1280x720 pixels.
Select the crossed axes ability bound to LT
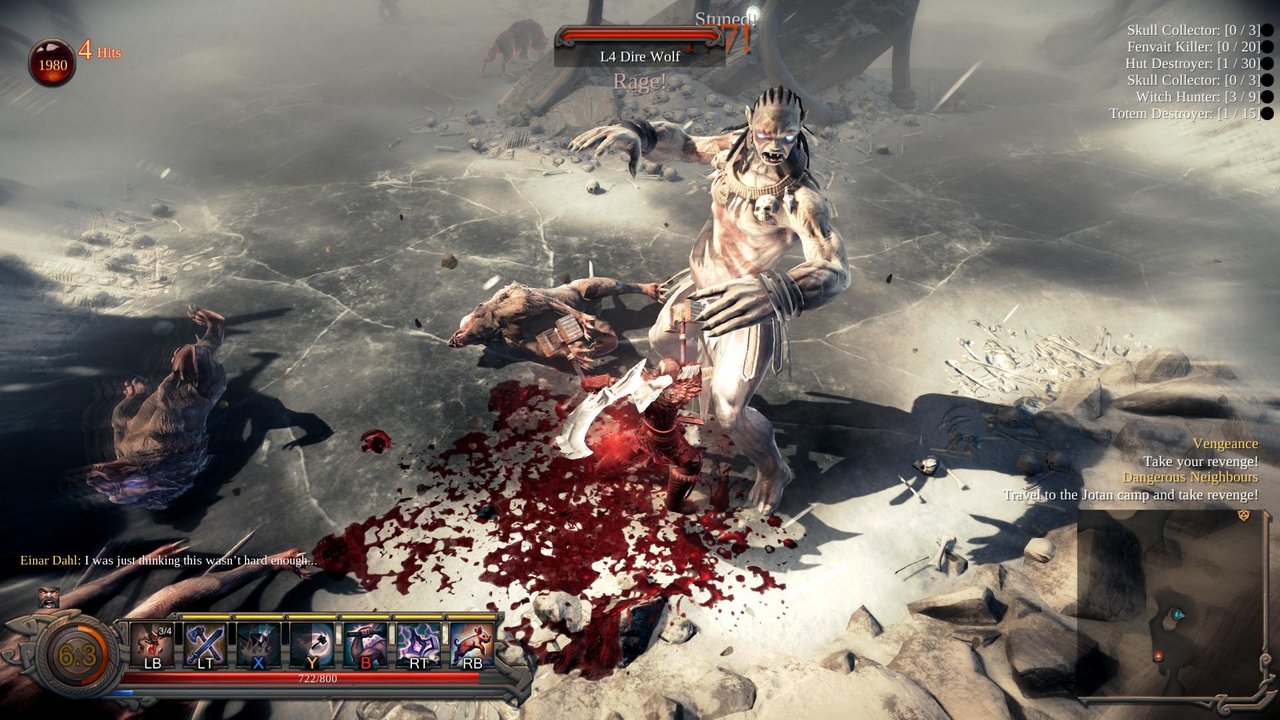[x=203, y=642]
